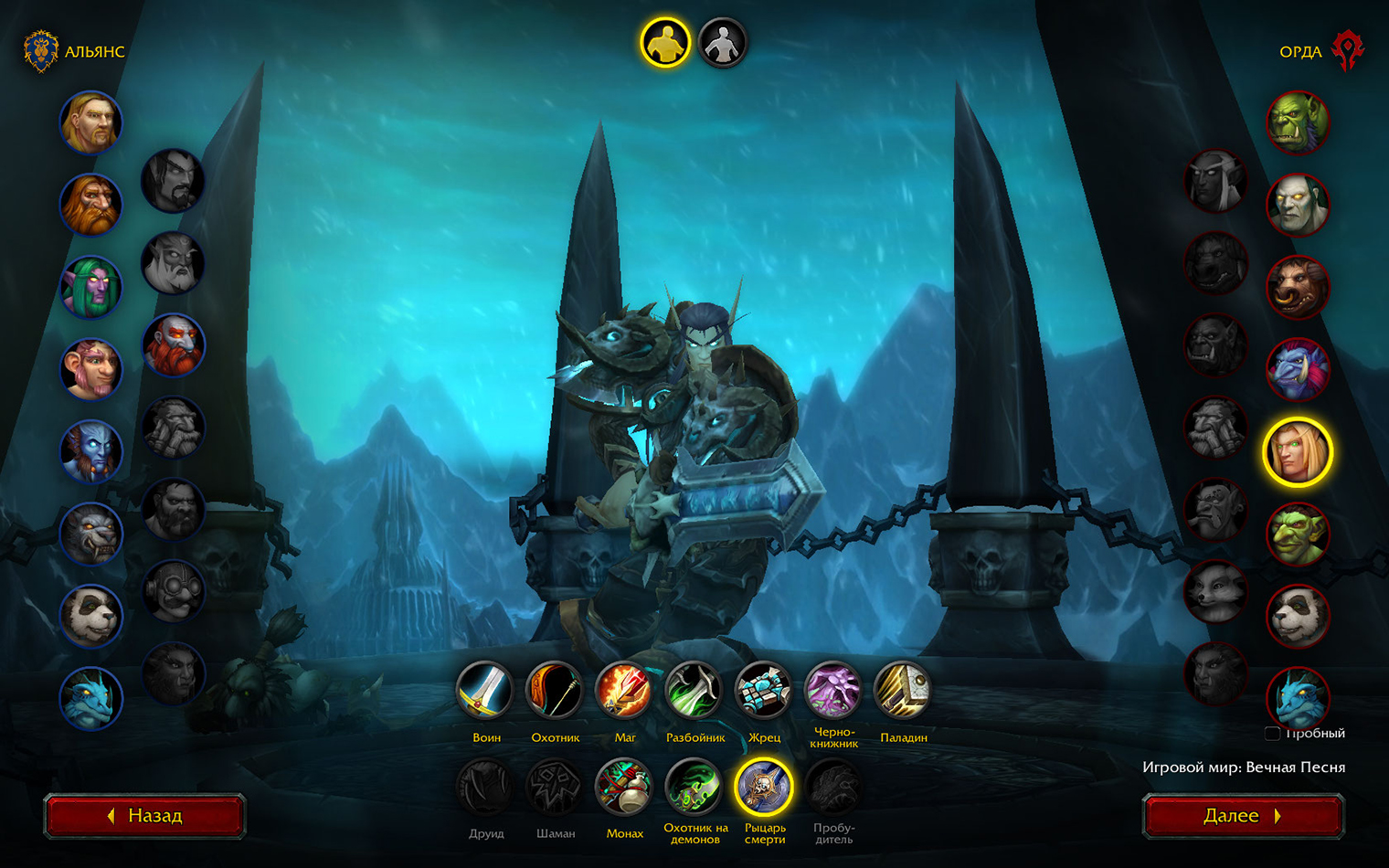Select the Horde orc race portrait
This screenshot has height=868, width=1389.
tap(1298, 122)
